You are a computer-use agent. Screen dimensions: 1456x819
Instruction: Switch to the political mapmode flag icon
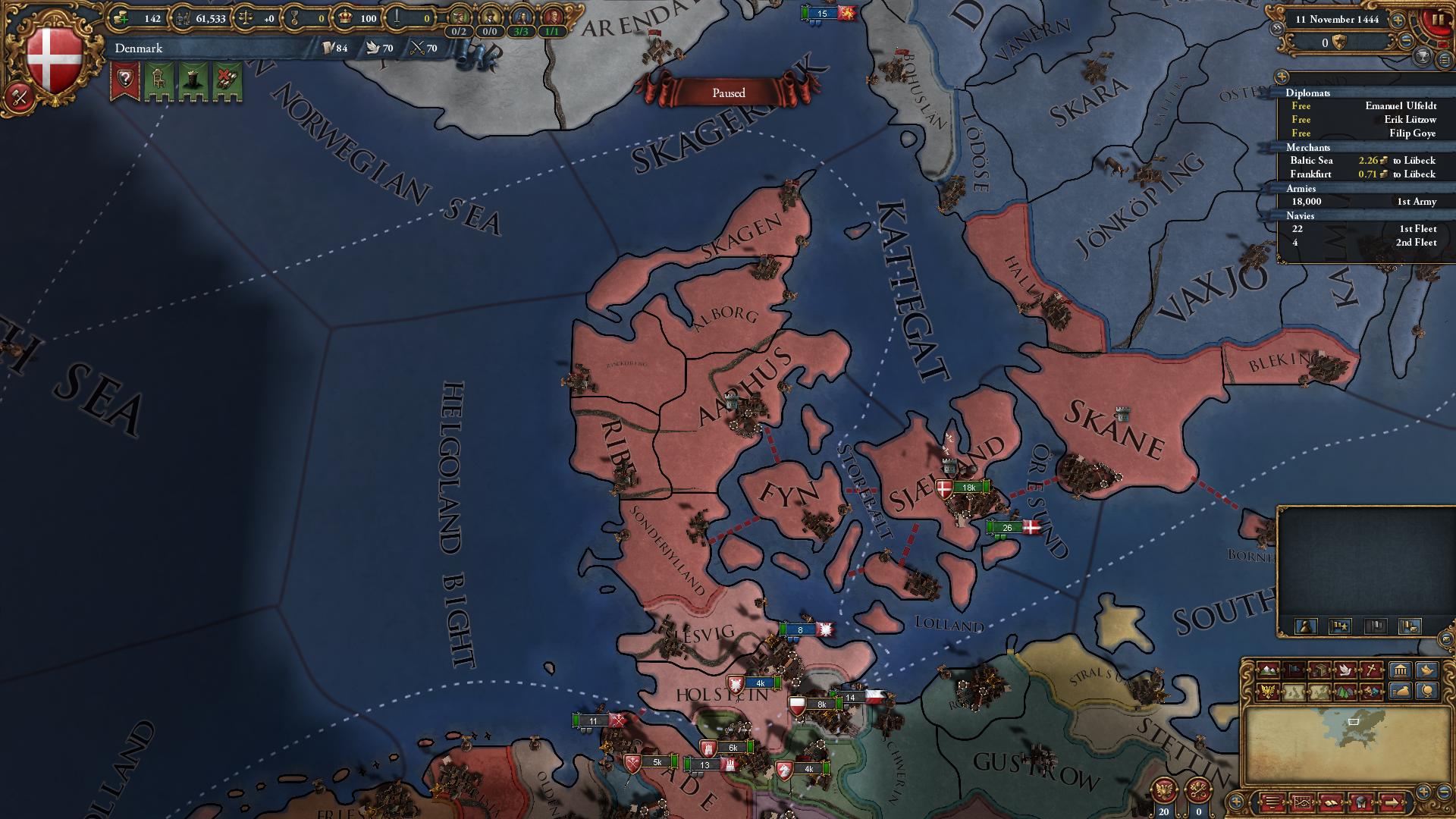1294,671
